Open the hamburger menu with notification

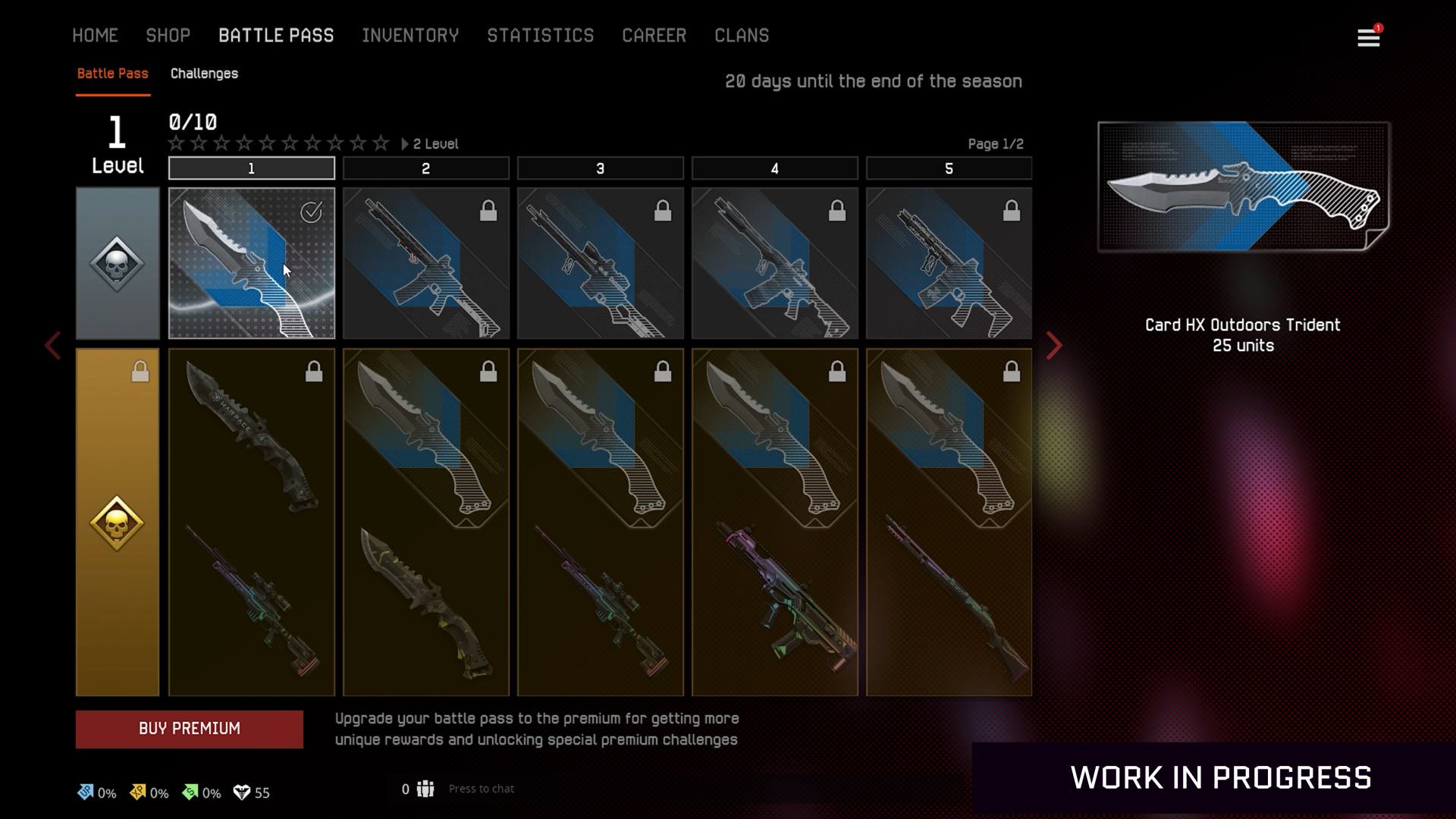pyautogui.click(x=1368, y=37)
